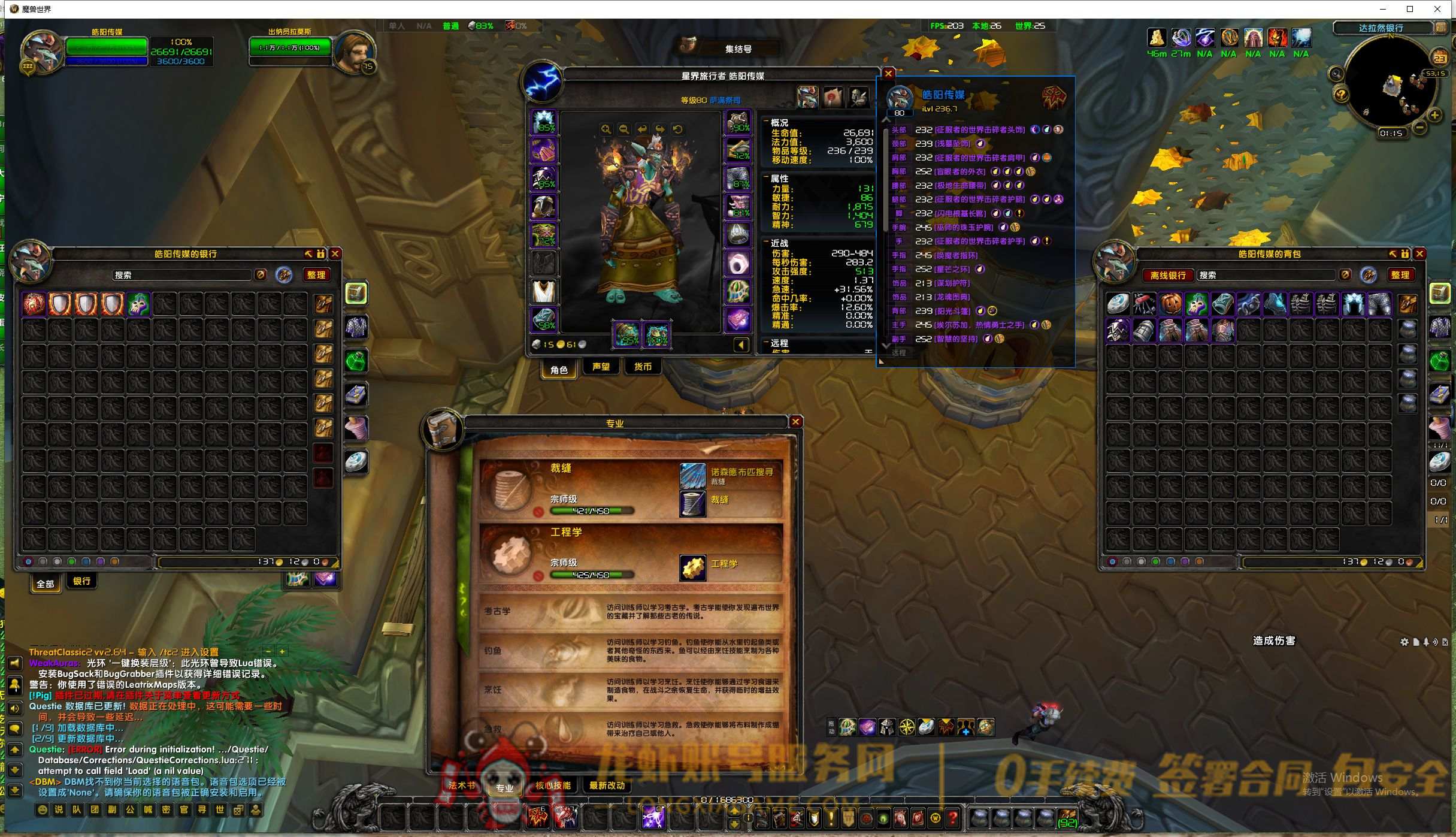1456x837 pixels.
Task: Switch to the 法术书 spellbook tab
Action: [x=462, y=785]
